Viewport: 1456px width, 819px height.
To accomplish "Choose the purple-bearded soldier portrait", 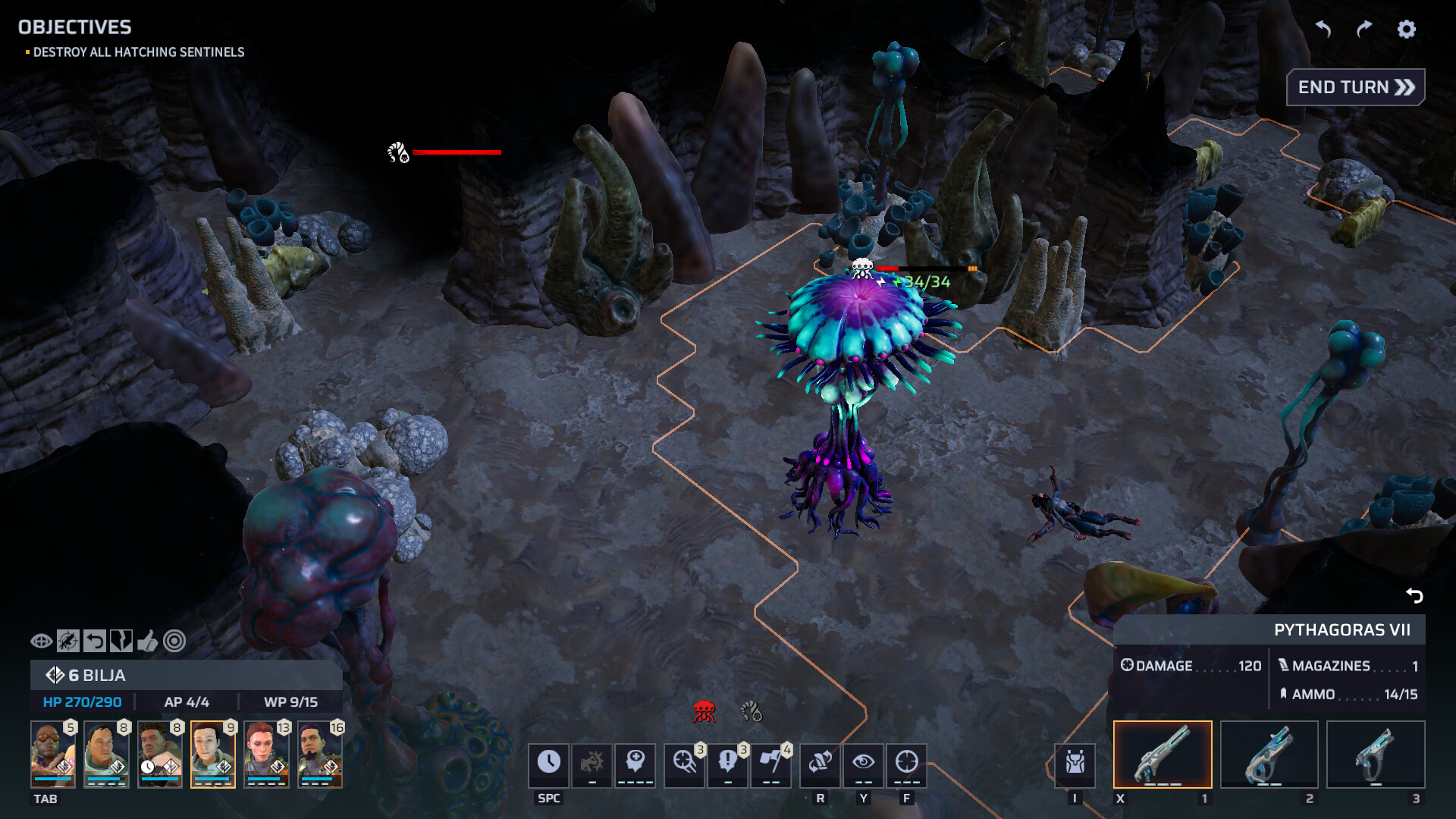I will coord(320,754).
